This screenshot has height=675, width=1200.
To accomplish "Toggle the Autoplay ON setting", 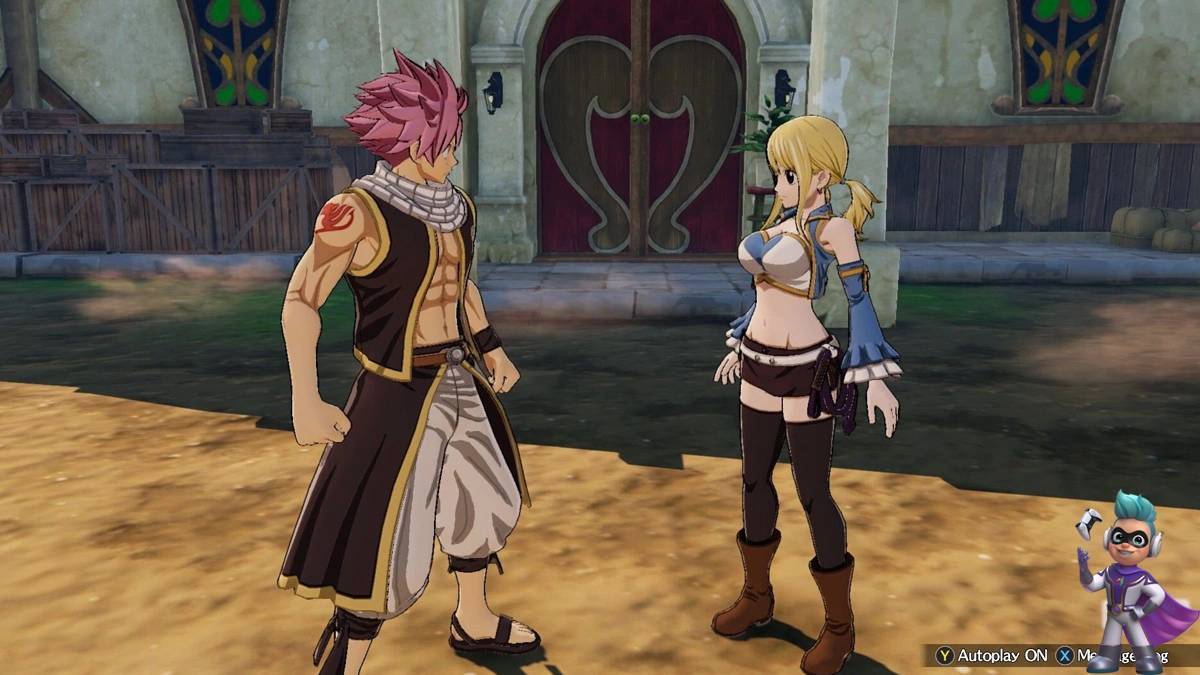I will point(992,656).
